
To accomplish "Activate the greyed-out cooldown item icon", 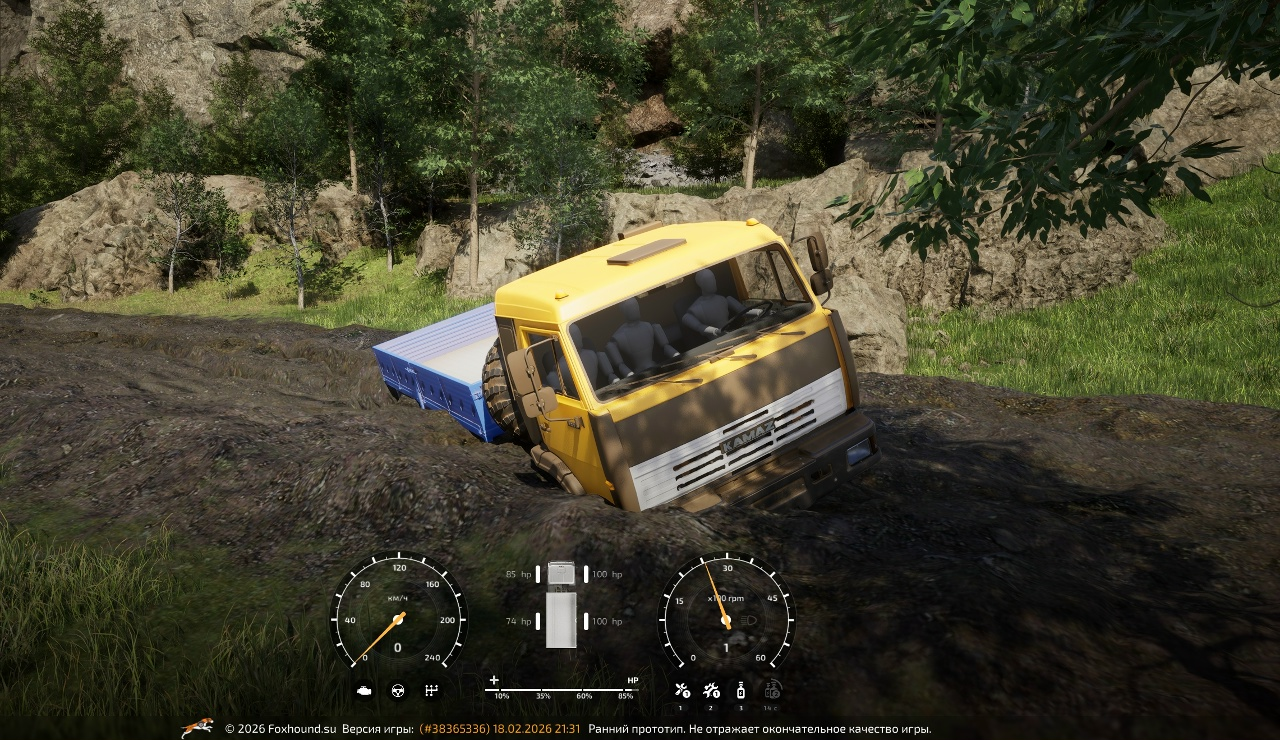I will pos(772,689).
